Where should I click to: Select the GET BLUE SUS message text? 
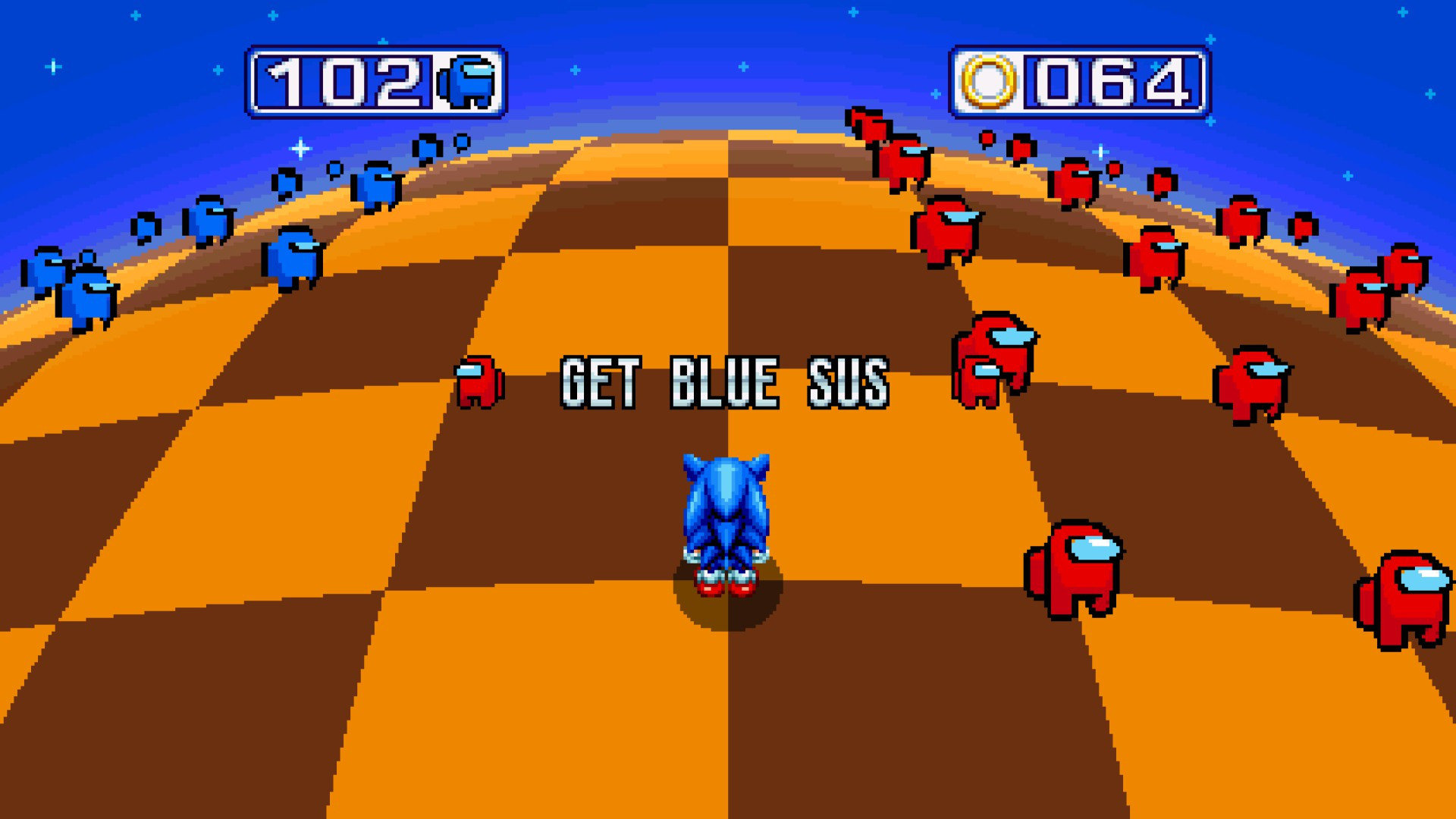tap(720, 383)
